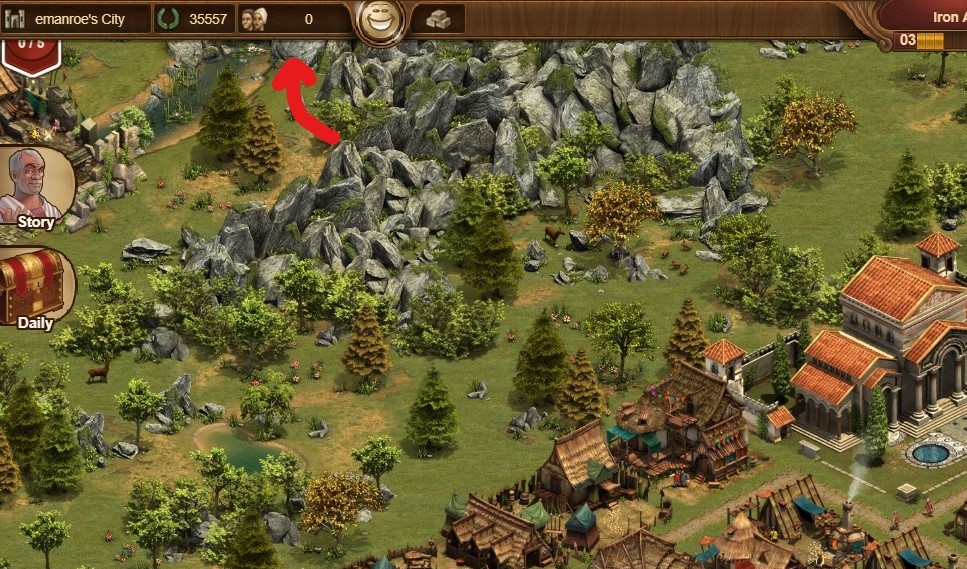This screenshot has width=967, height=569.
Task: Open the Story quest giver portrait
Action: click(36, 187)
